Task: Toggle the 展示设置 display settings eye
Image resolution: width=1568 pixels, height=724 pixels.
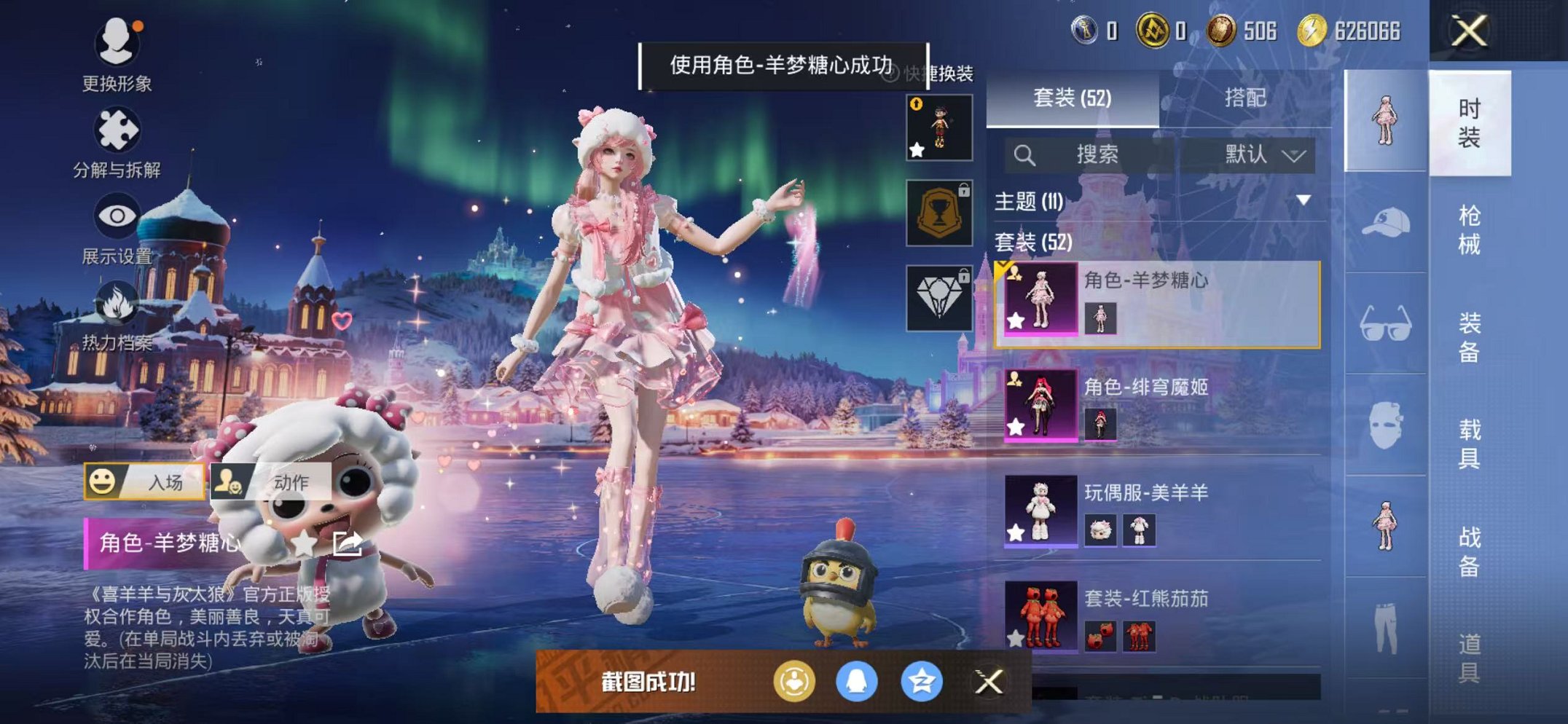Action: coord(117,216)
